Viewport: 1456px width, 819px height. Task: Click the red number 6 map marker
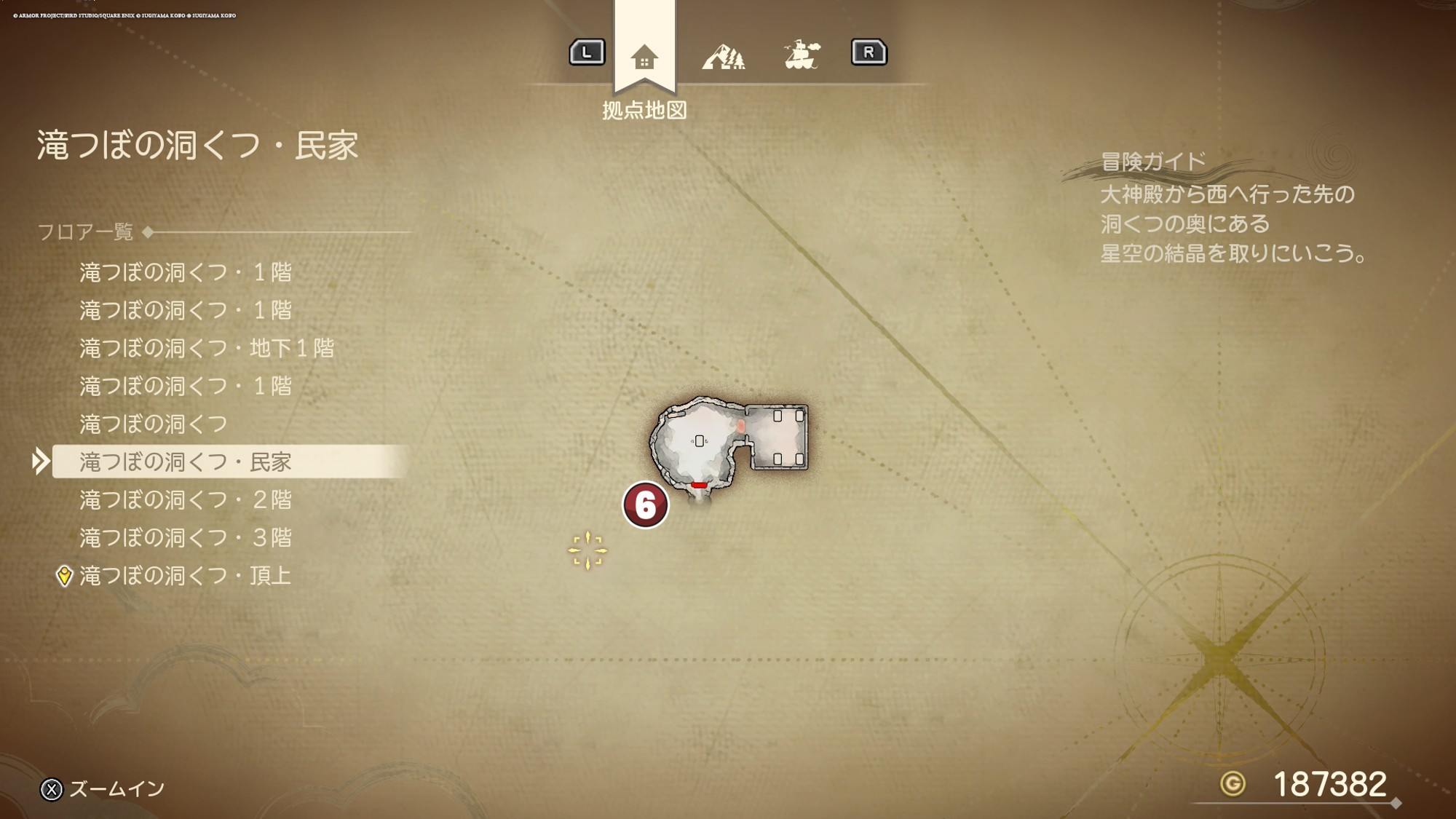(645, 505)
